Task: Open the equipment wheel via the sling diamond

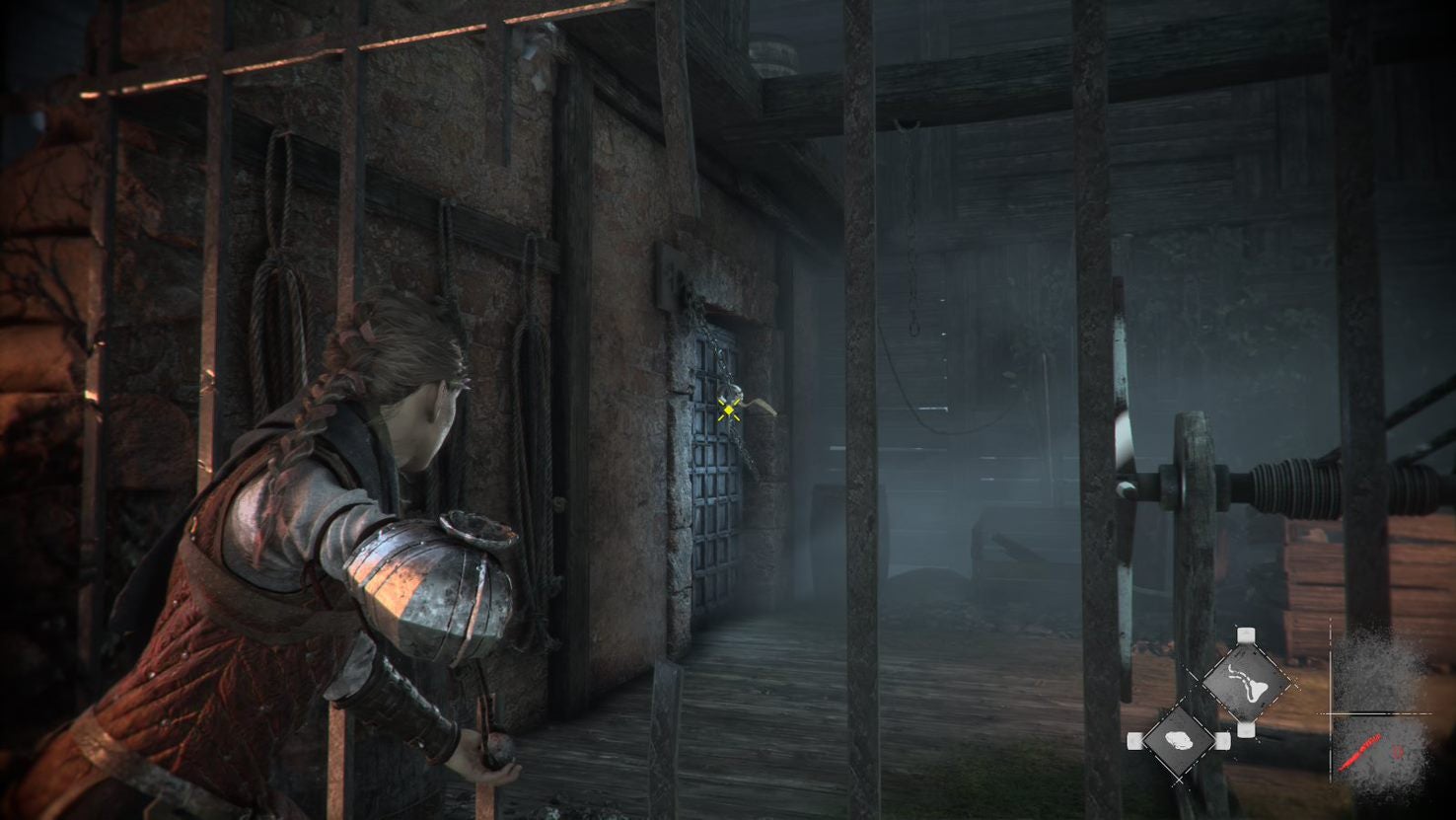Action: tap(1247, 682)
